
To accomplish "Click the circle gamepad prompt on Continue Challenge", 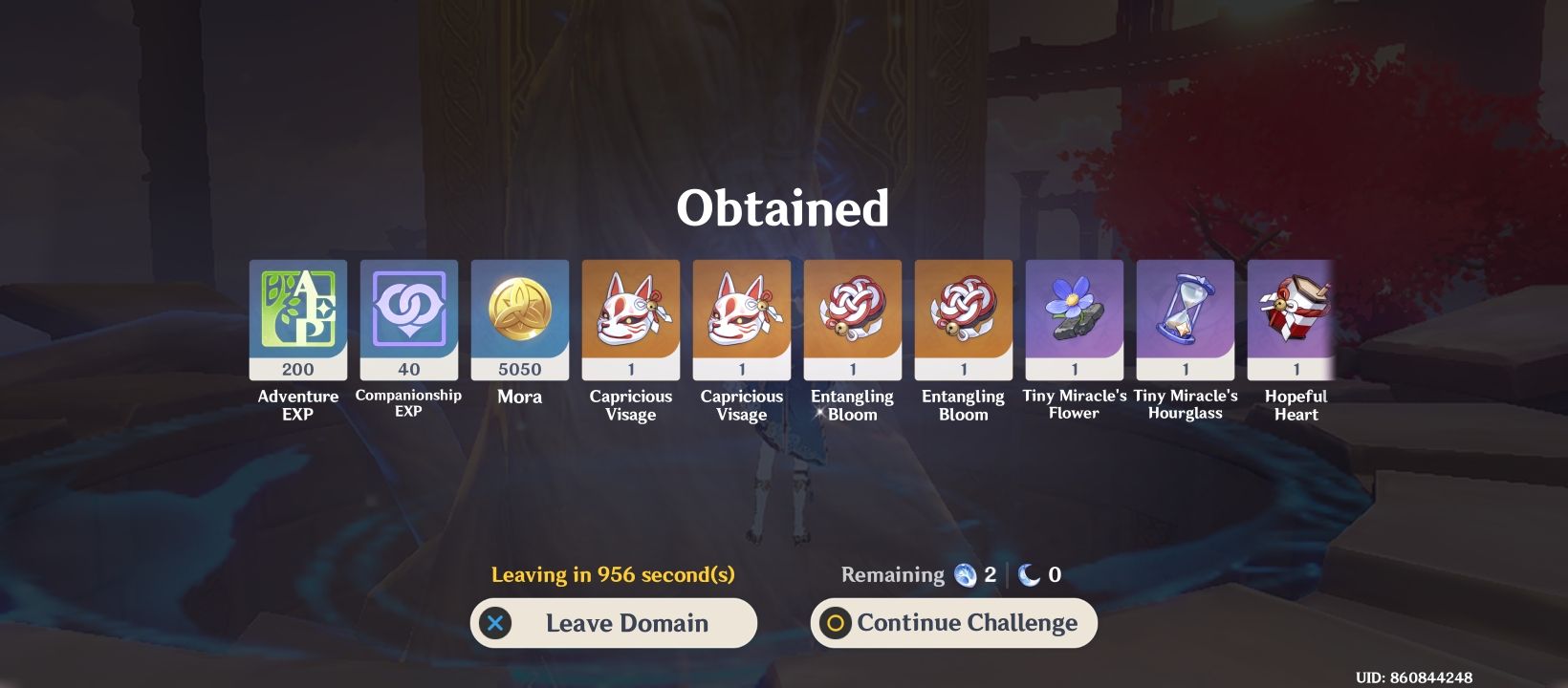I will tap(836, 622).
